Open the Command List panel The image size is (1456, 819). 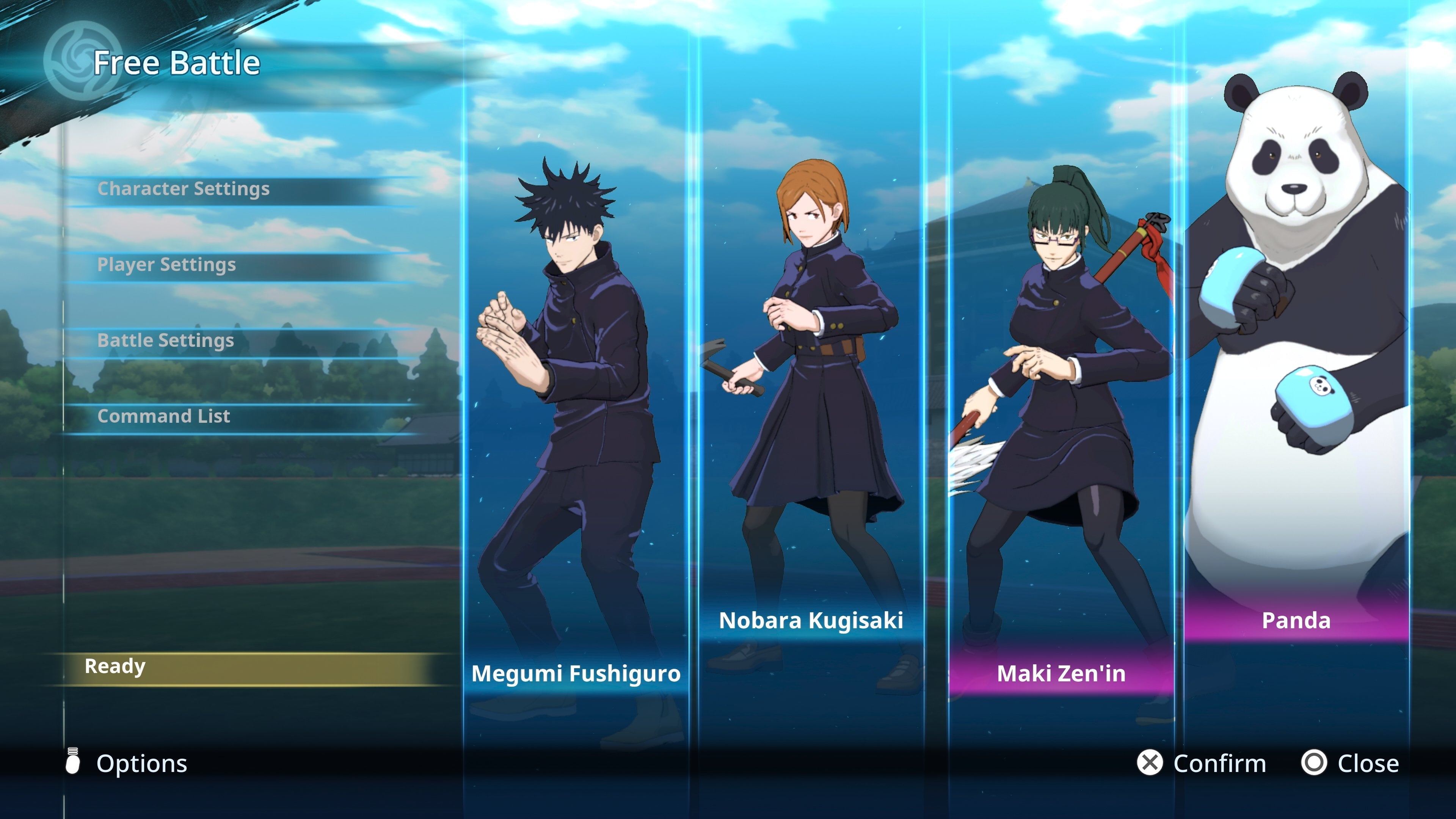tap(163, 416)
